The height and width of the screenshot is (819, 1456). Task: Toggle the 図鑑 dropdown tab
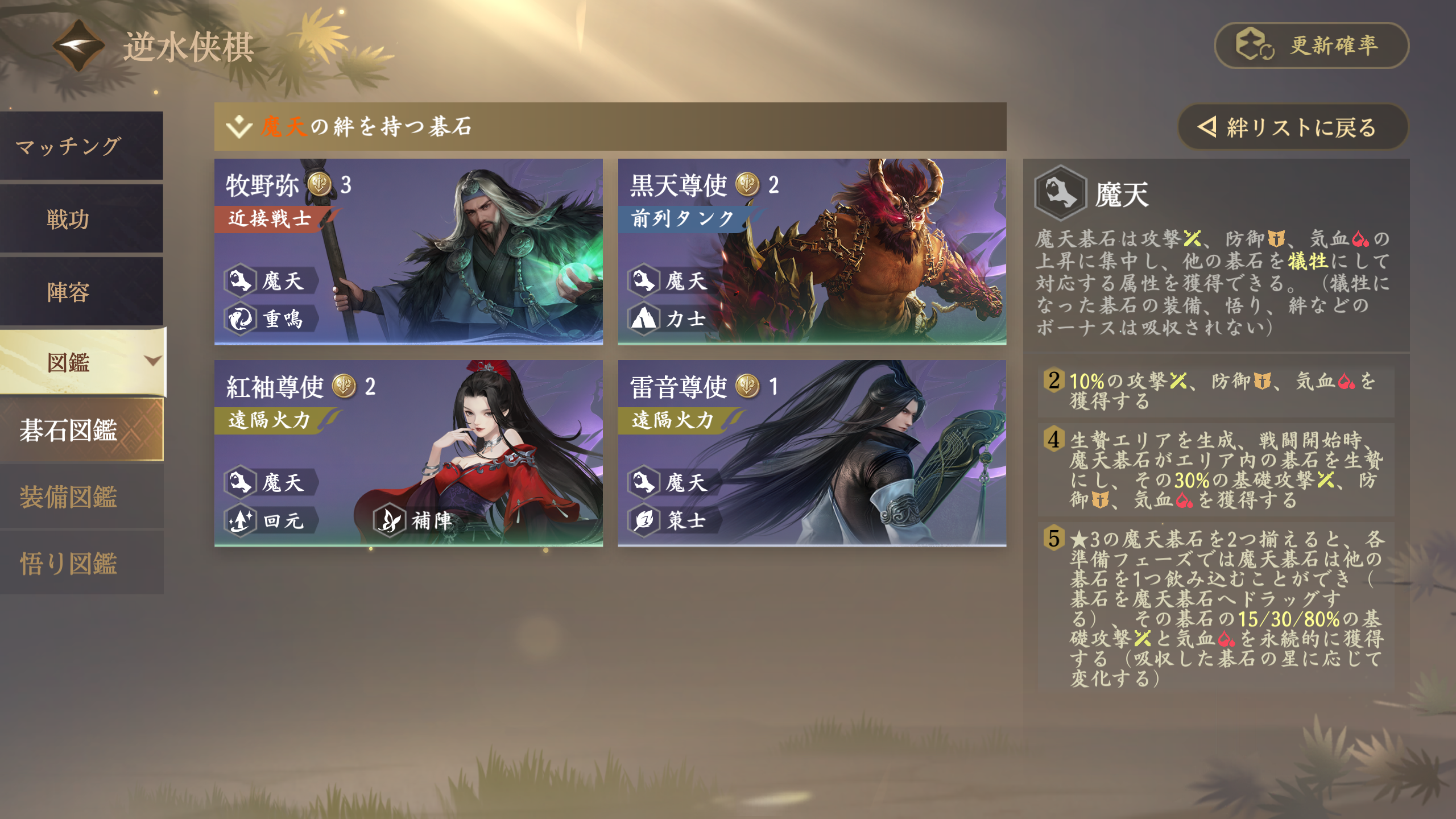coord(82,362)
